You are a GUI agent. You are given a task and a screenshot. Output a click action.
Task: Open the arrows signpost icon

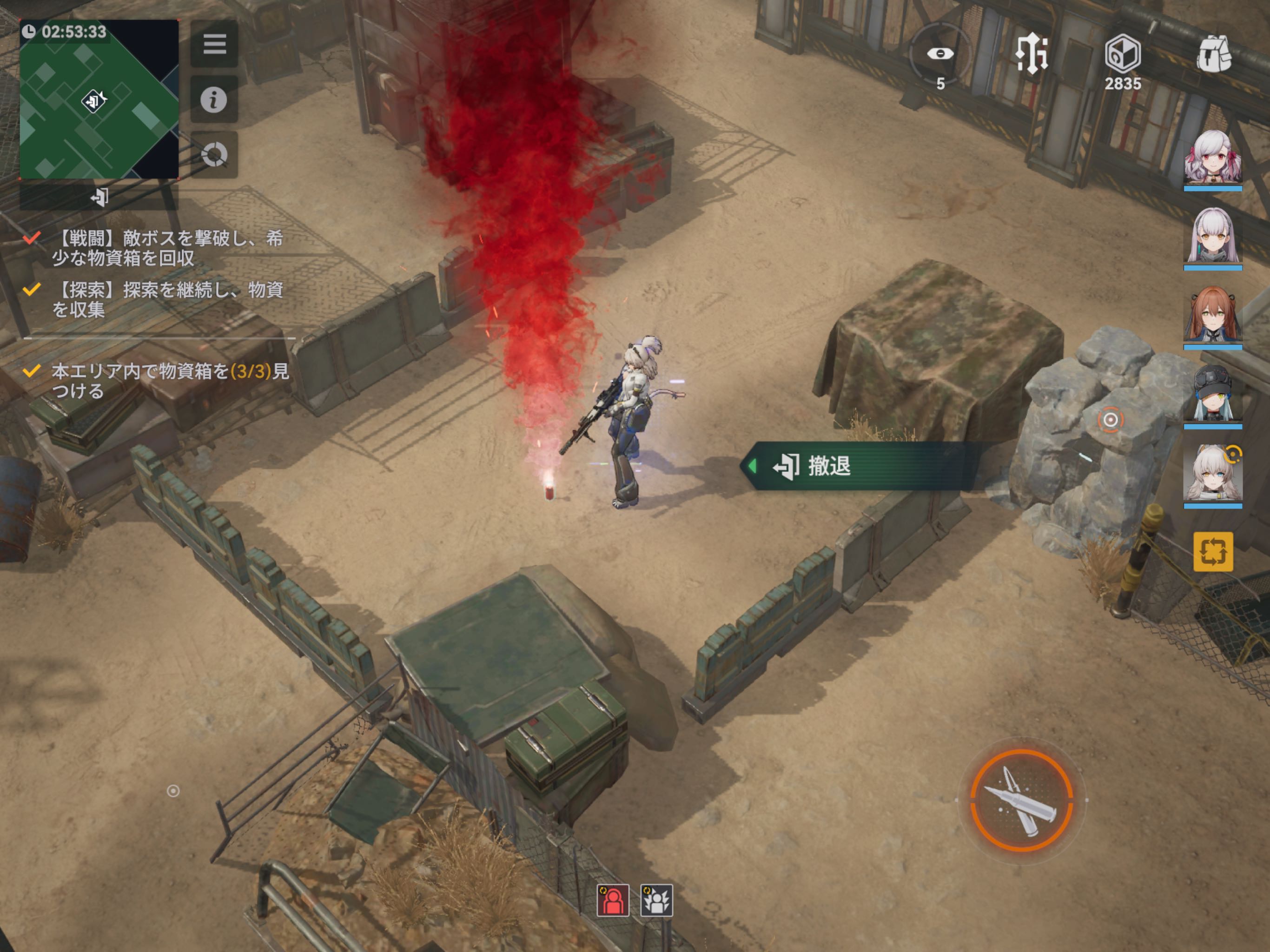(1032, 54)
